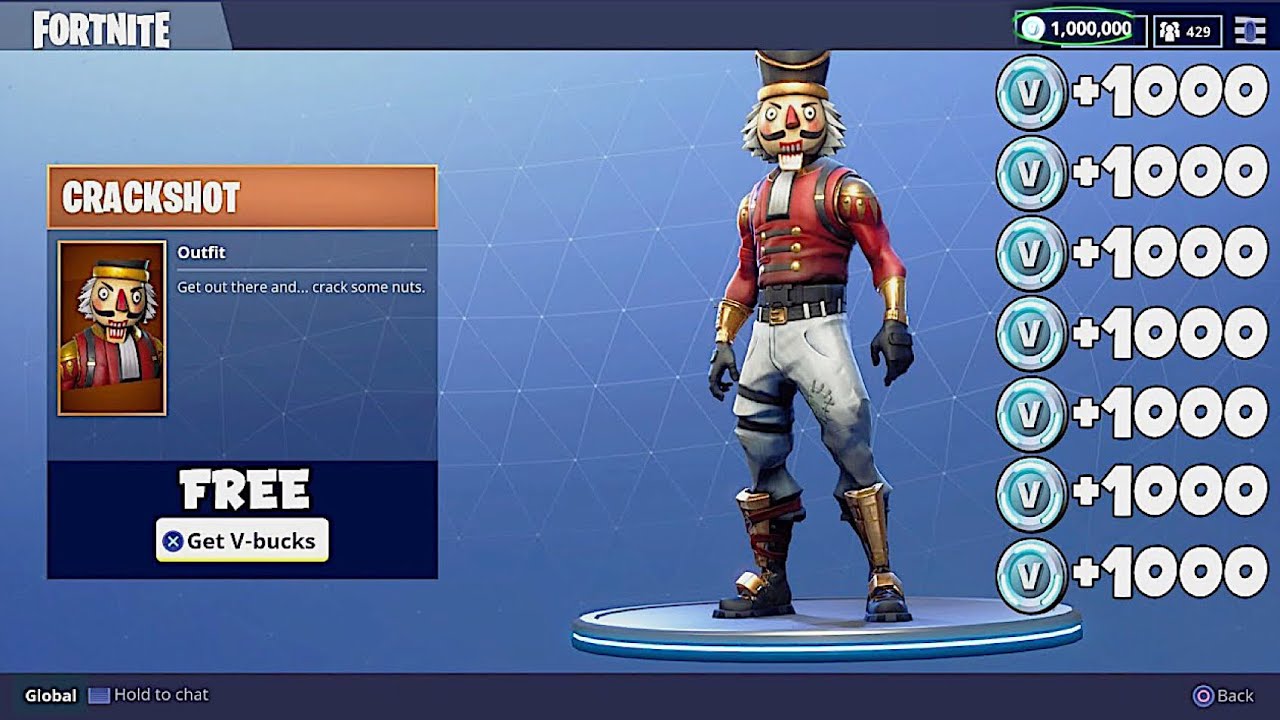Toggle Hold to chat
The width and height of the screenshot is (1280, 720).
pyautogui.click(x=148, y=695)
